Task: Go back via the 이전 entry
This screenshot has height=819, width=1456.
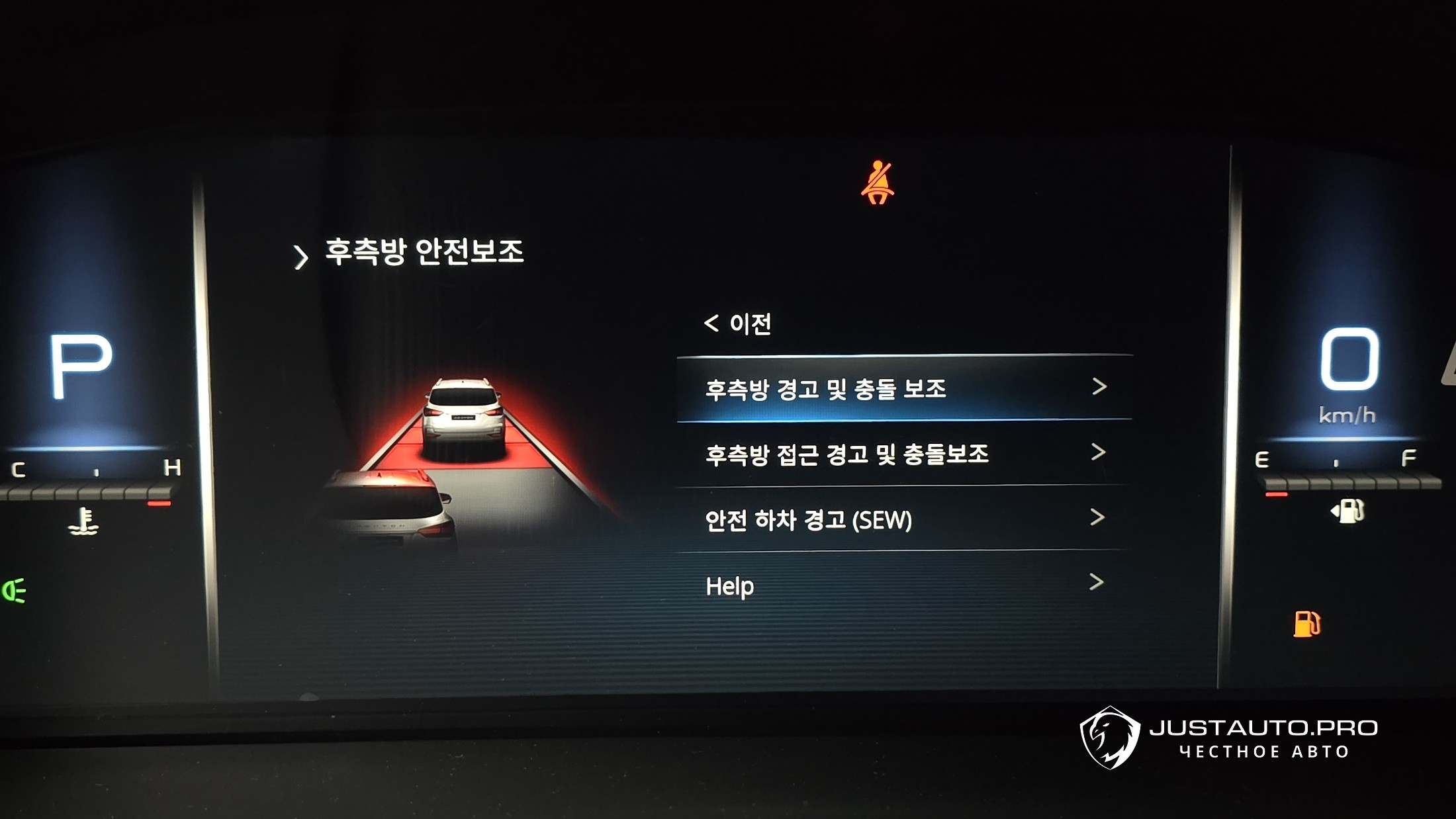Action: coord(738,324)
